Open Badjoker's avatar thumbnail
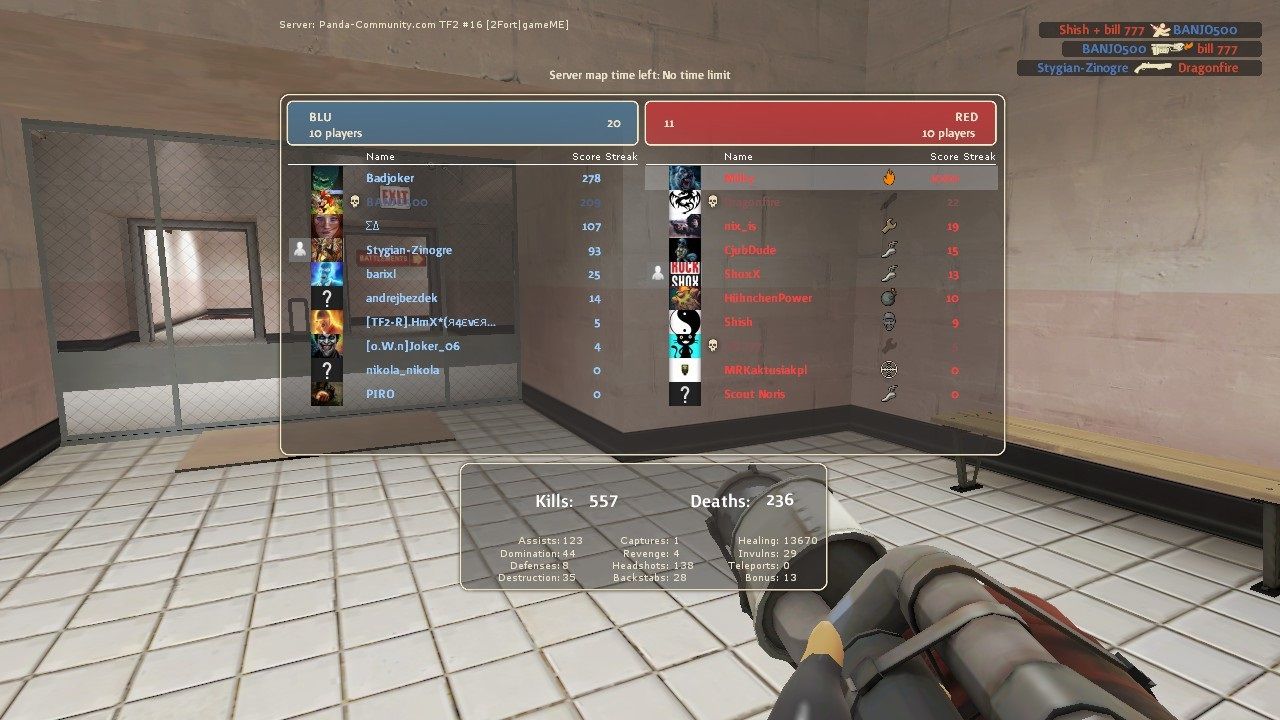Image resolution: width=1280 pixels, height=720 pixels. pos(325,178)
